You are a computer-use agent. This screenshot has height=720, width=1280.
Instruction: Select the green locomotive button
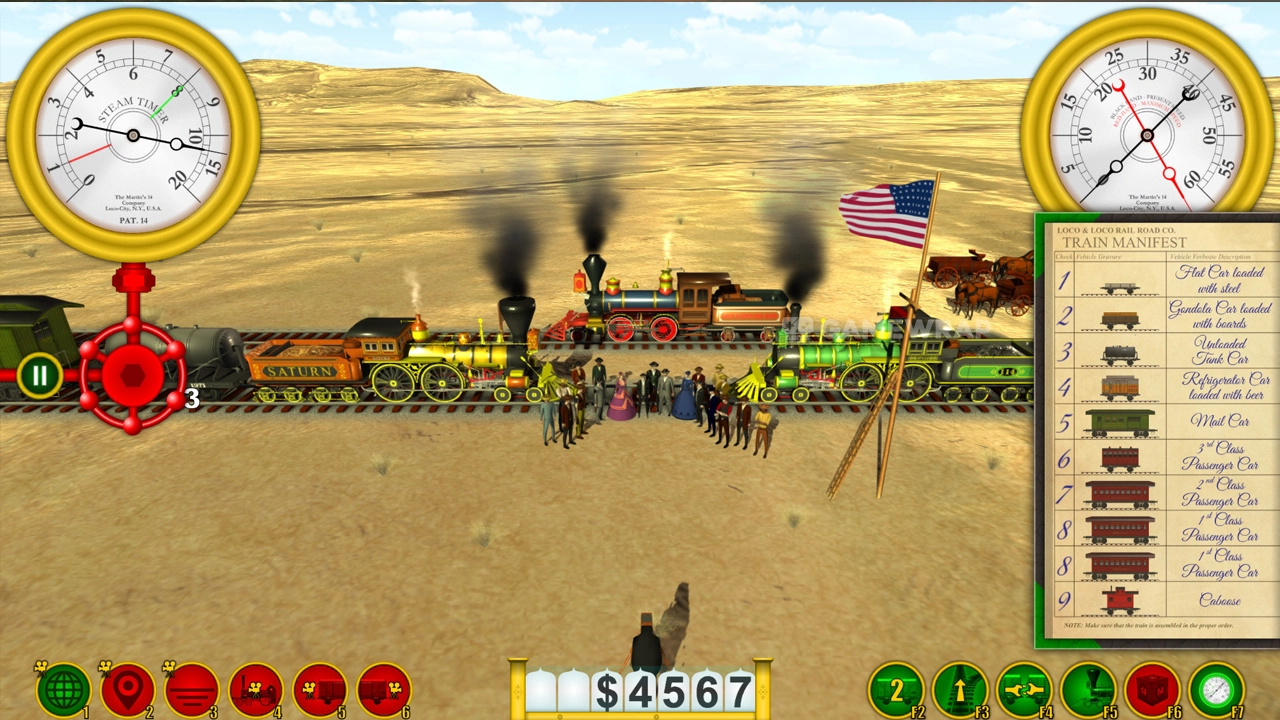(x=1088, y=690)
